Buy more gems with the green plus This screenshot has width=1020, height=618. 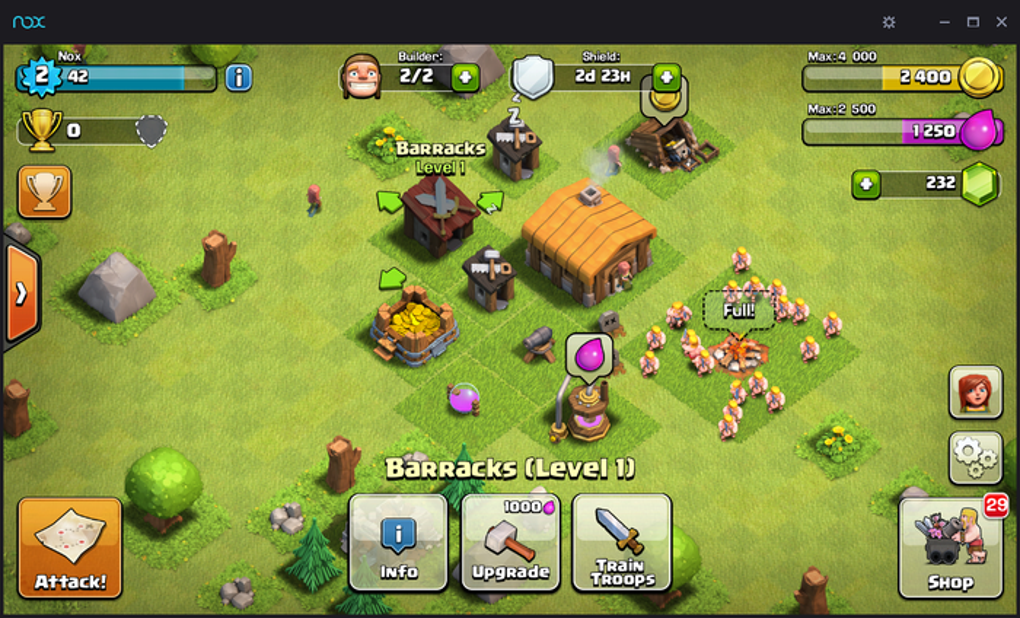(866, 184)
